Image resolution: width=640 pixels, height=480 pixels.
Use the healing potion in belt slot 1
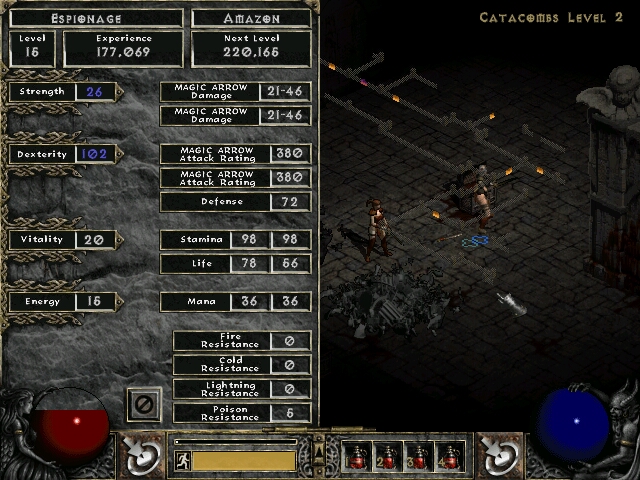pos(358,457)
